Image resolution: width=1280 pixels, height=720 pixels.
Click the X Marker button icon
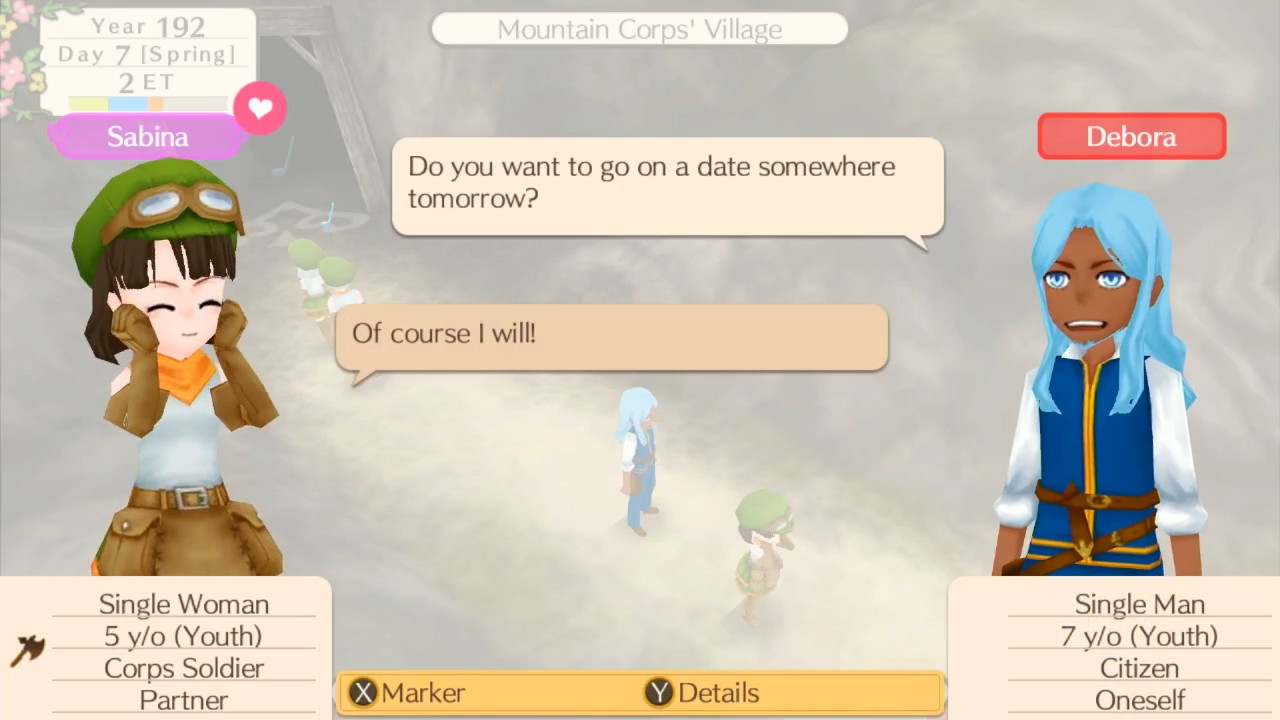(x=362, y=692)
